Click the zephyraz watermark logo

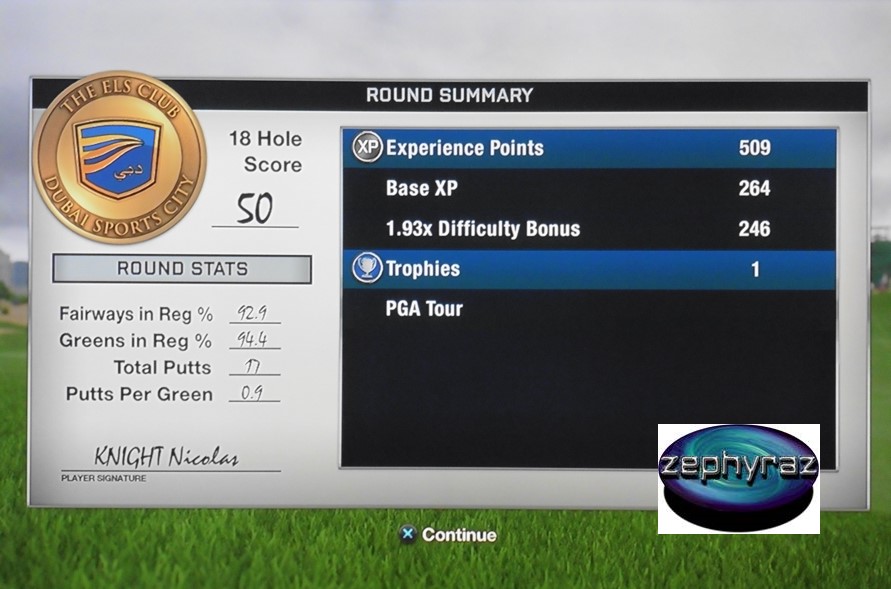(x=738, y=478)
